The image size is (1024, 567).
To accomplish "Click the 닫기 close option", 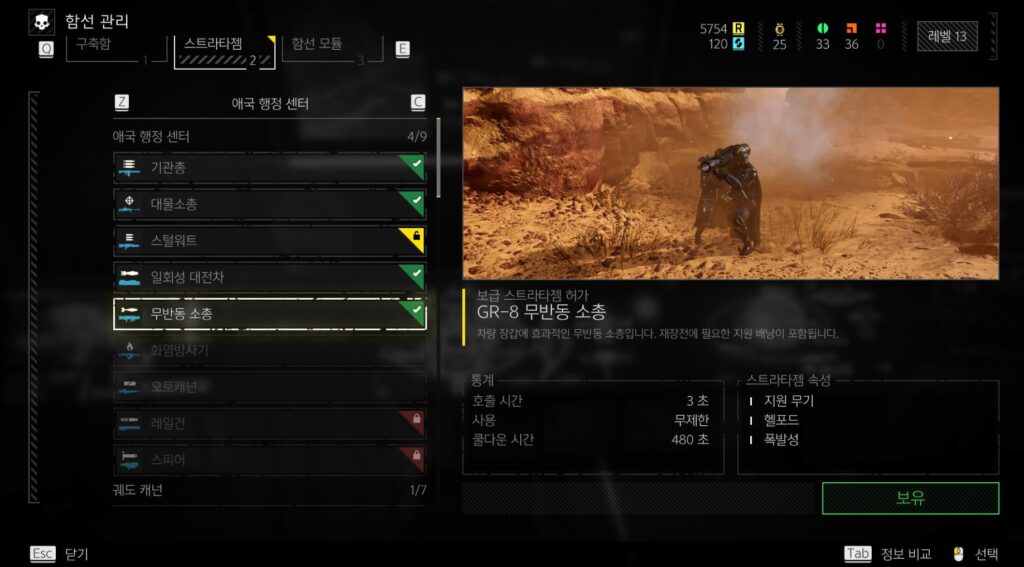I will [x=61, y=553].
